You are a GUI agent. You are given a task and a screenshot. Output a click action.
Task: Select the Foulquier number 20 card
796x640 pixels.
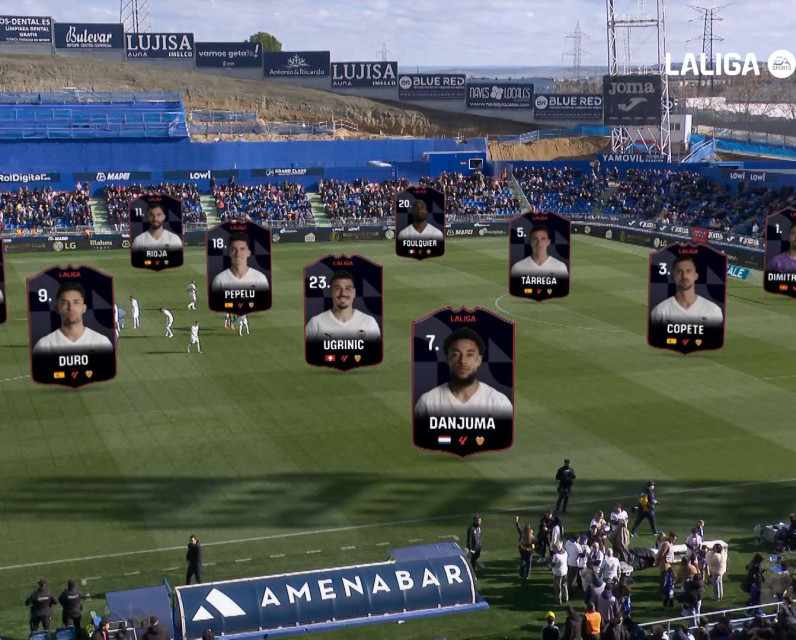[420, 221]
